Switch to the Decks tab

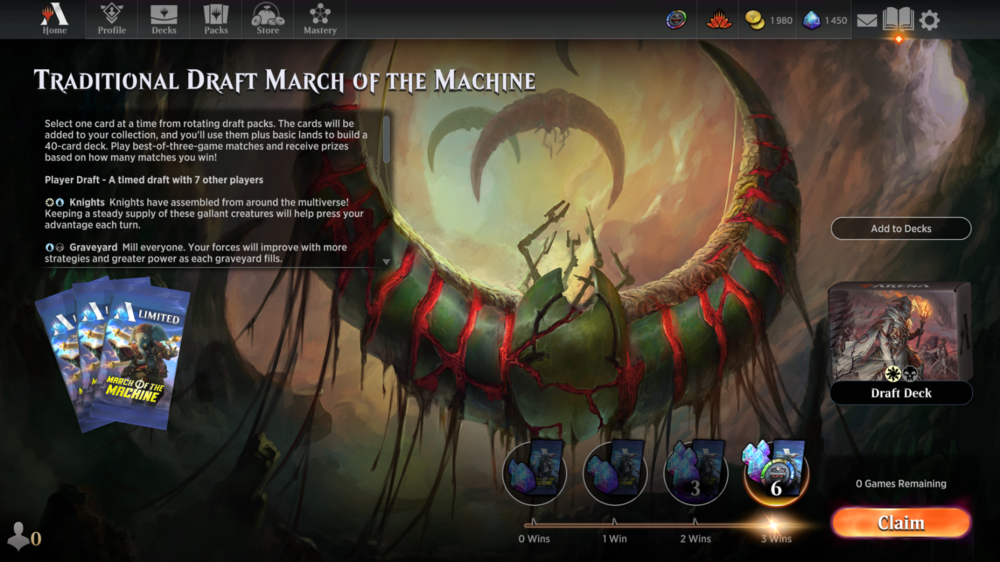pos(164,19)
